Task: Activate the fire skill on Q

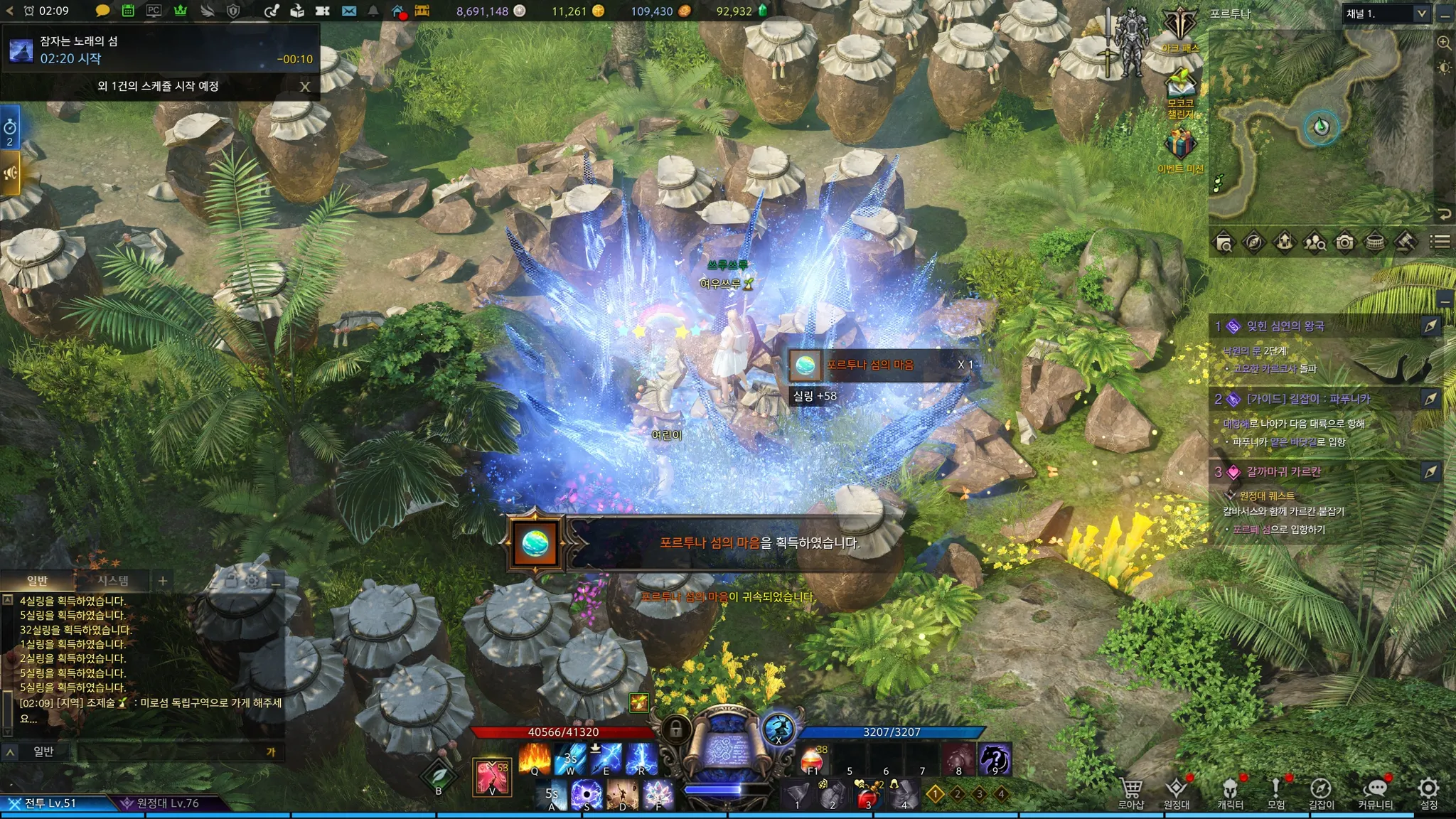Action: [x=535, y=759]
